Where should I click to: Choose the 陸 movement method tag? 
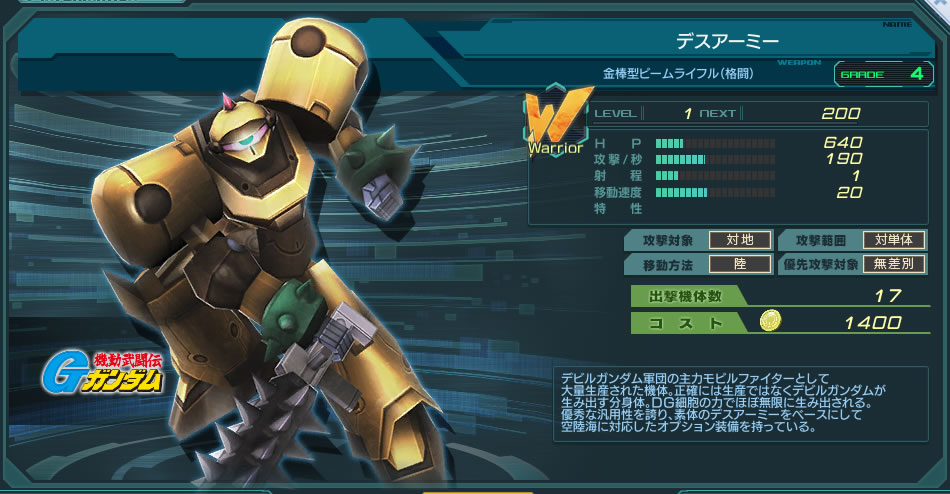pos(739,264)
